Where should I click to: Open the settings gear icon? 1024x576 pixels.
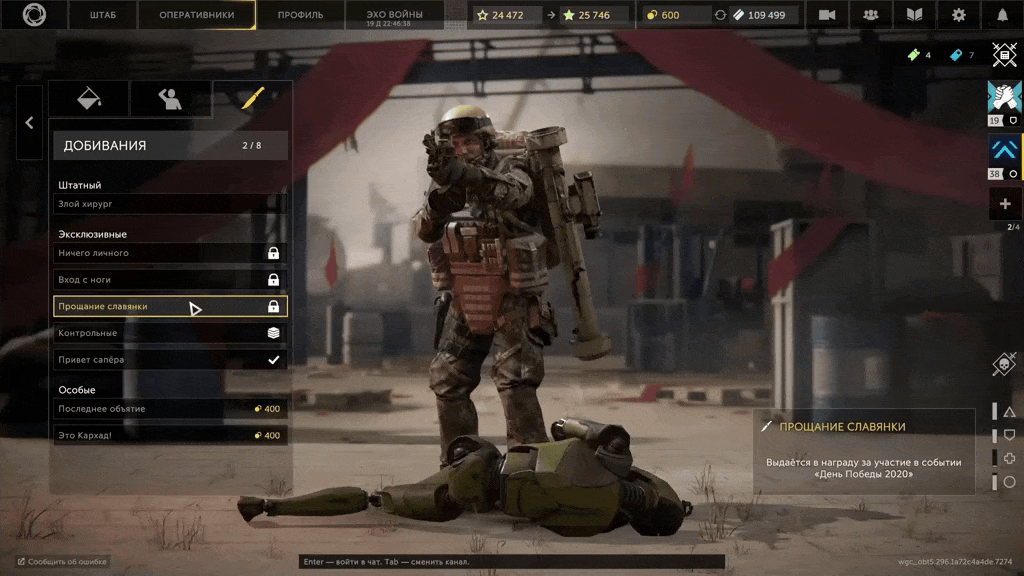959,15
